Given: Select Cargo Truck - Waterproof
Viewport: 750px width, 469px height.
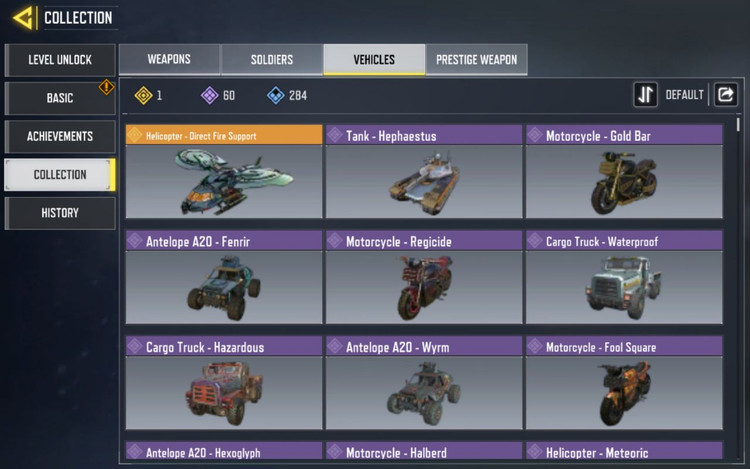Looking at the screenshot, I should 624,277.
